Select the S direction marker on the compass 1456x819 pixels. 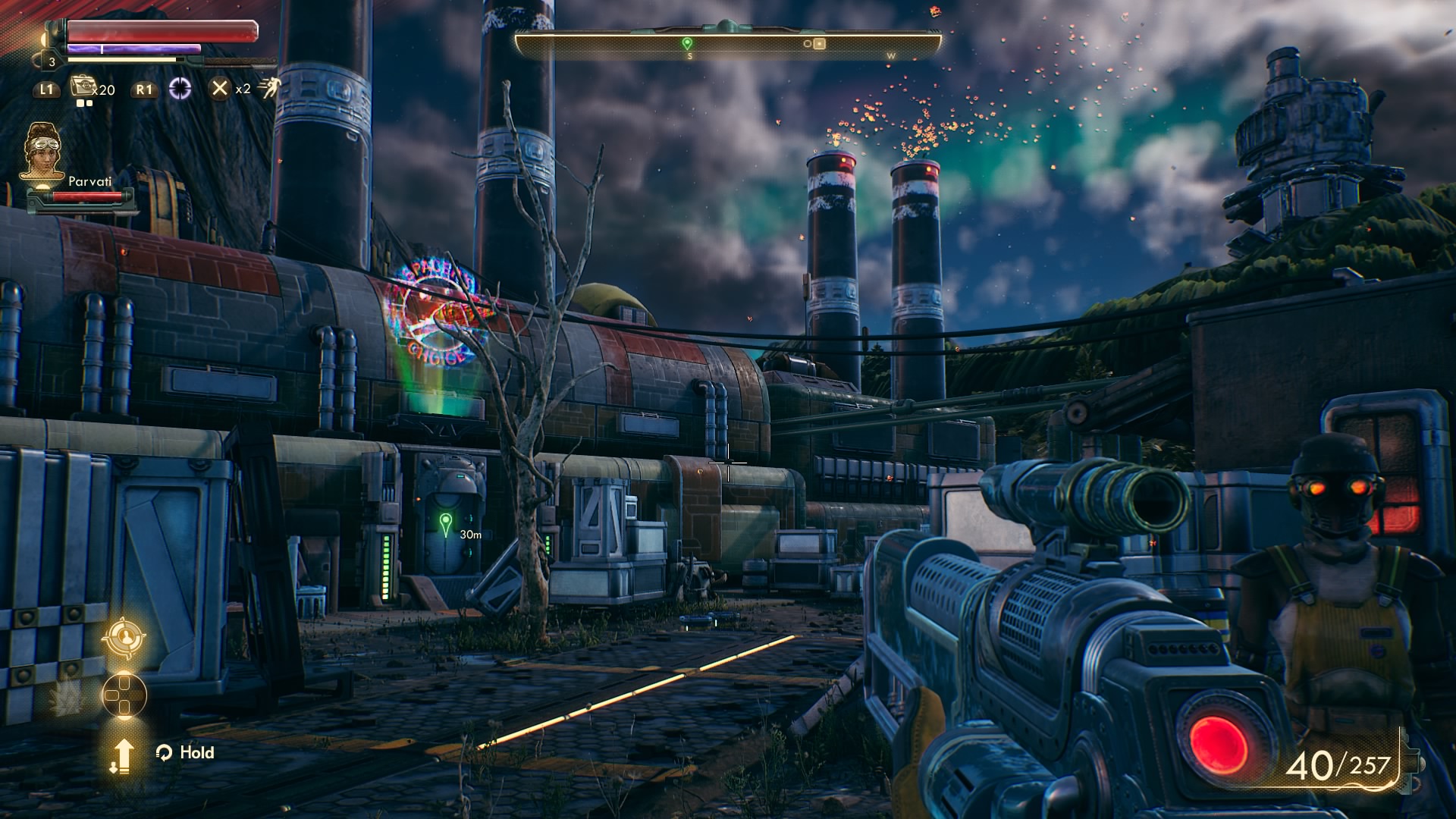(689, 55)
